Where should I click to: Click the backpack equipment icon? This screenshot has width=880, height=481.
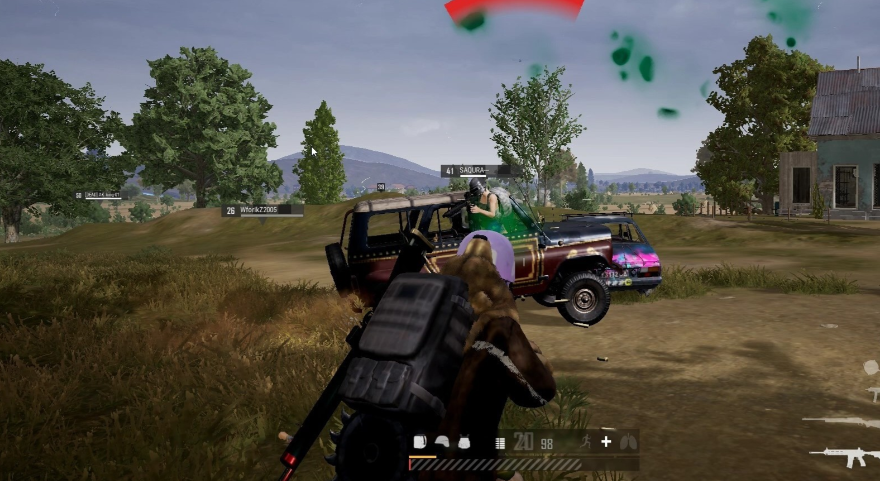(420, 442)
